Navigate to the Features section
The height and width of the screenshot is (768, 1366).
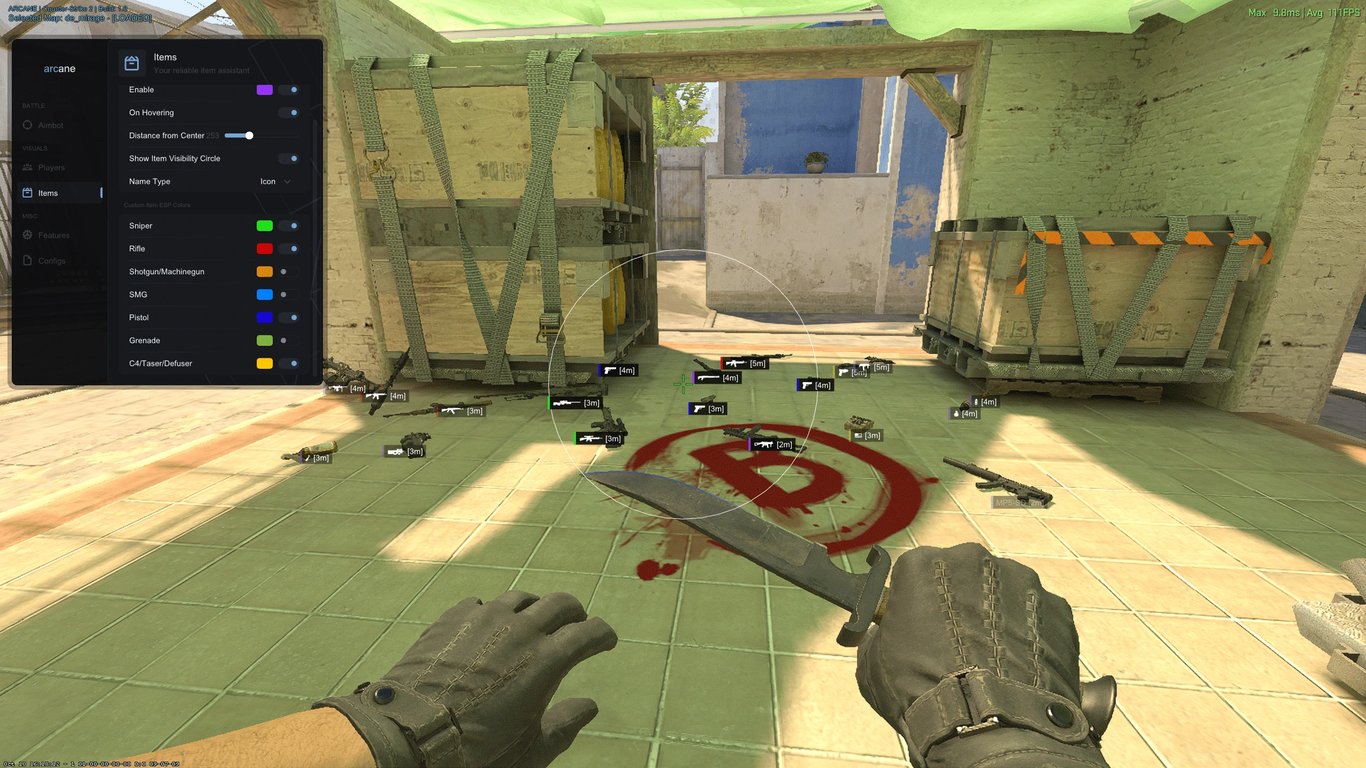point(52,235)
